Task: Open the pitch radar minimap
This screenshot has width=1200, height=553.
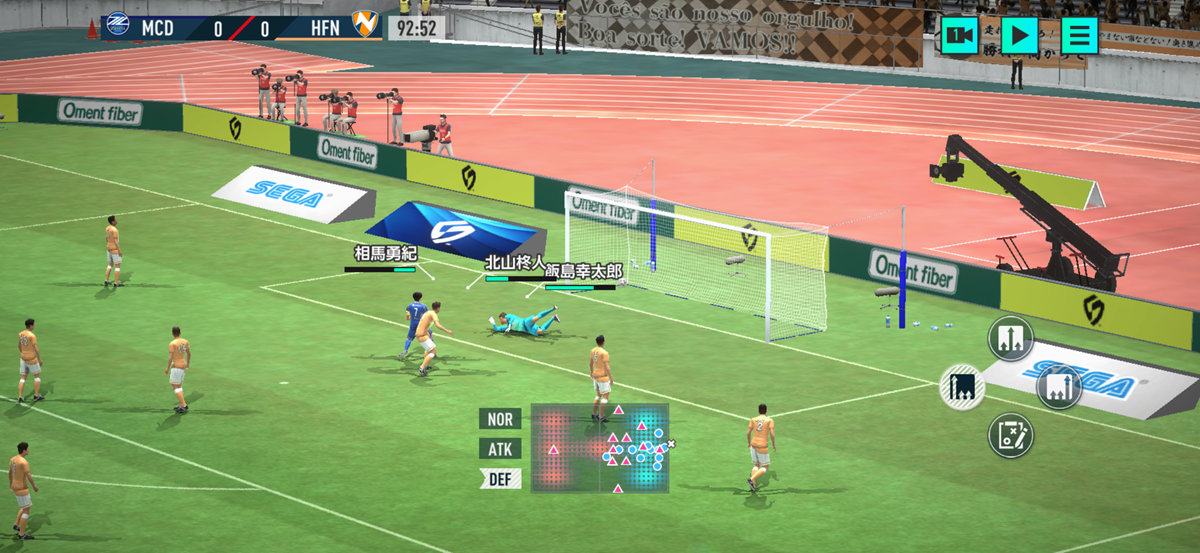Action: click(600, 448)
